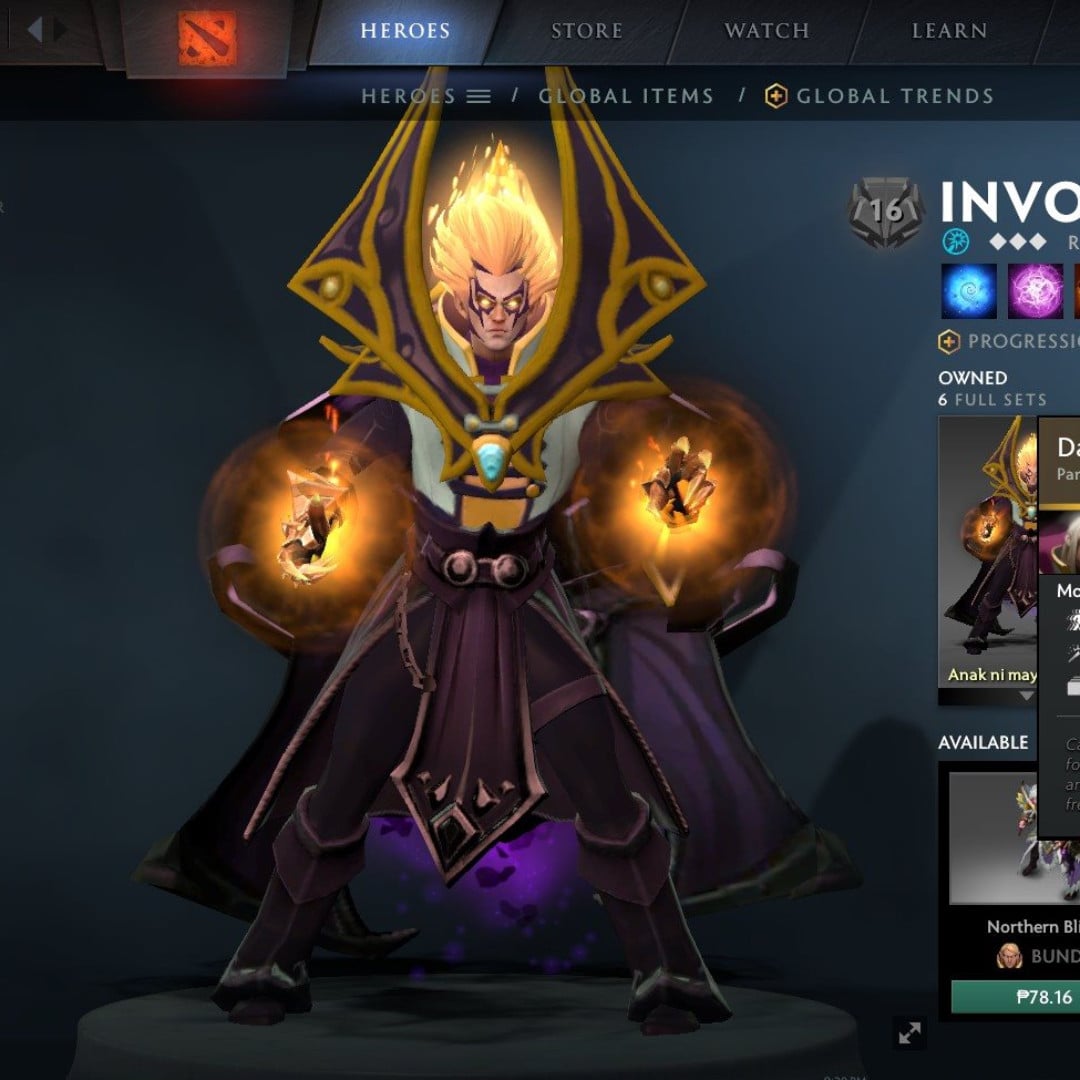Go to the Watch tab
The width and height of the screenshot is (1080, 1080).
click(x=768, y=31)
